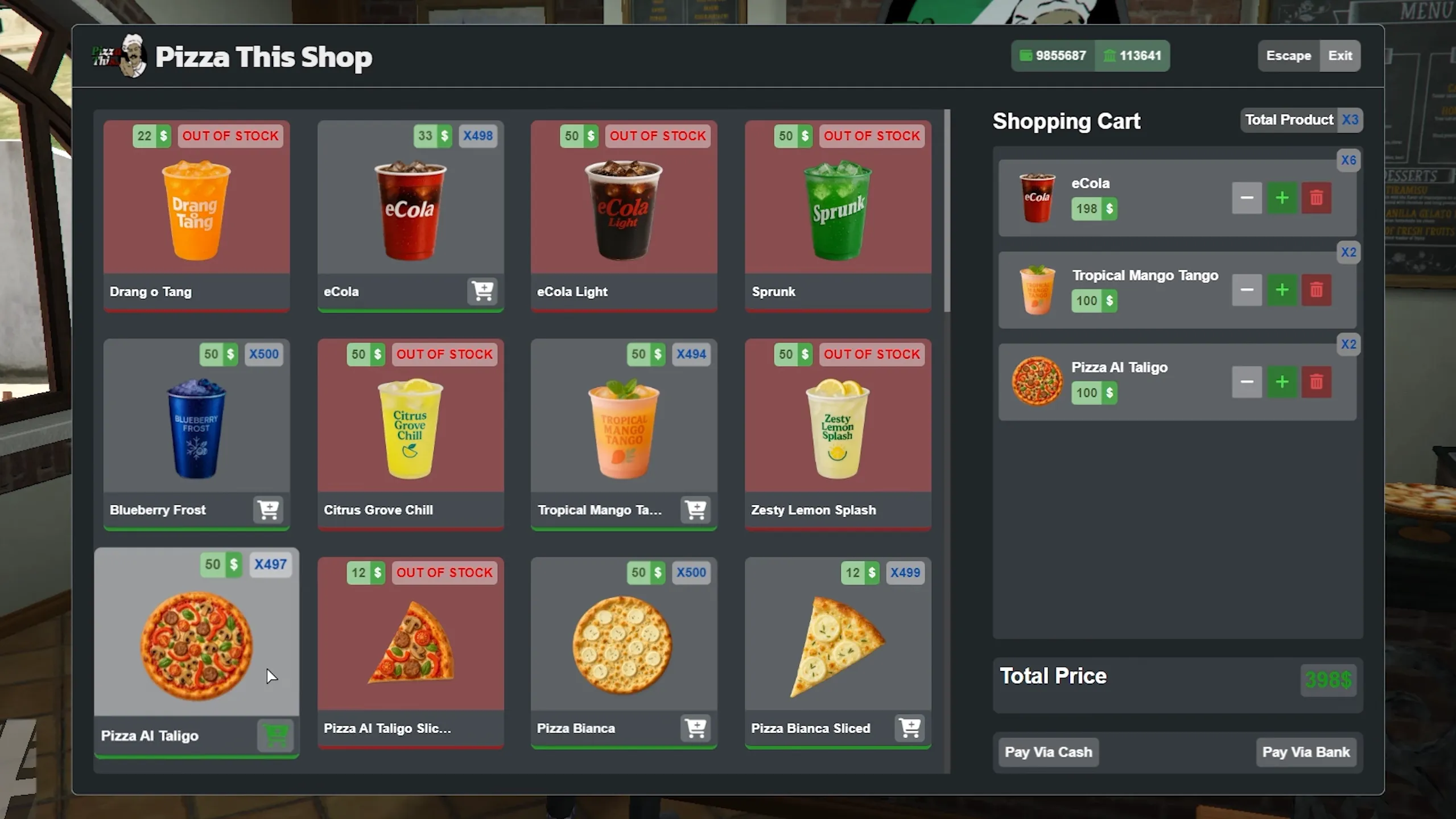Click the green cash balance indicator

[1052, 55]
